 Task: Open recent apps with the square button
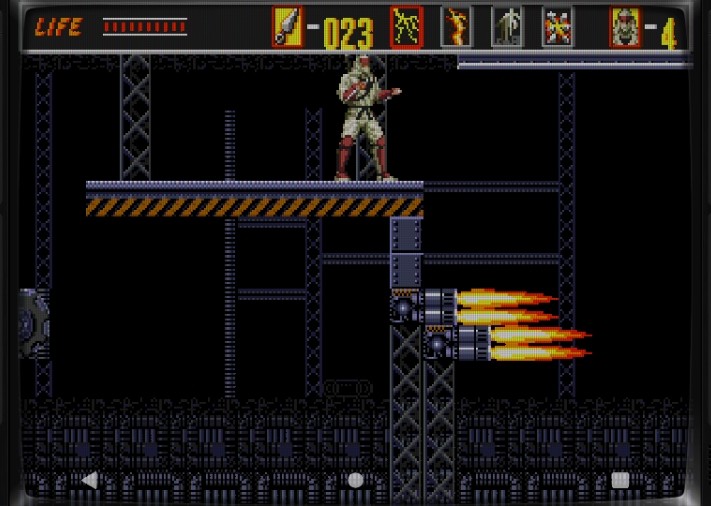620,480
